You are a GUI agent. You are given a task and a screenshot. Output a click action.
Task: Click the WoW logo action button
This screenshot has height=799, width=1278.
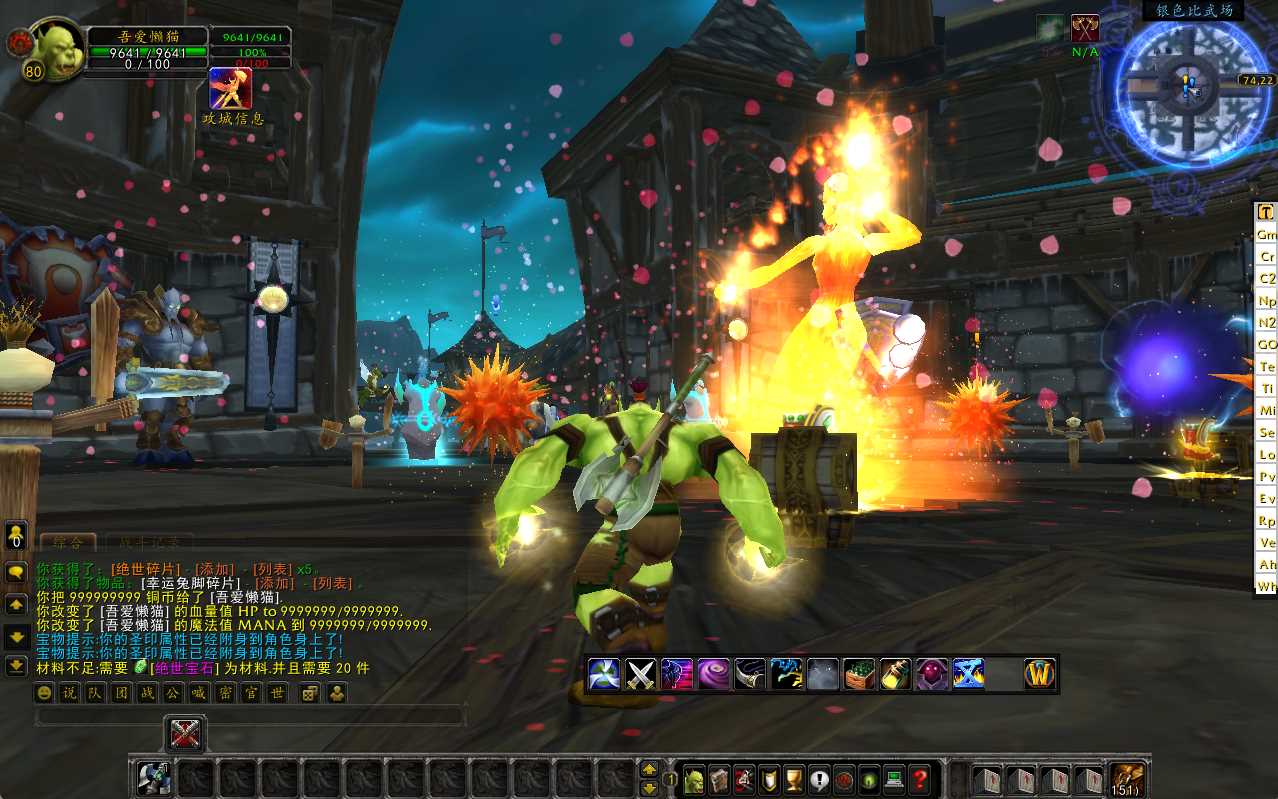pos(1040,674)
